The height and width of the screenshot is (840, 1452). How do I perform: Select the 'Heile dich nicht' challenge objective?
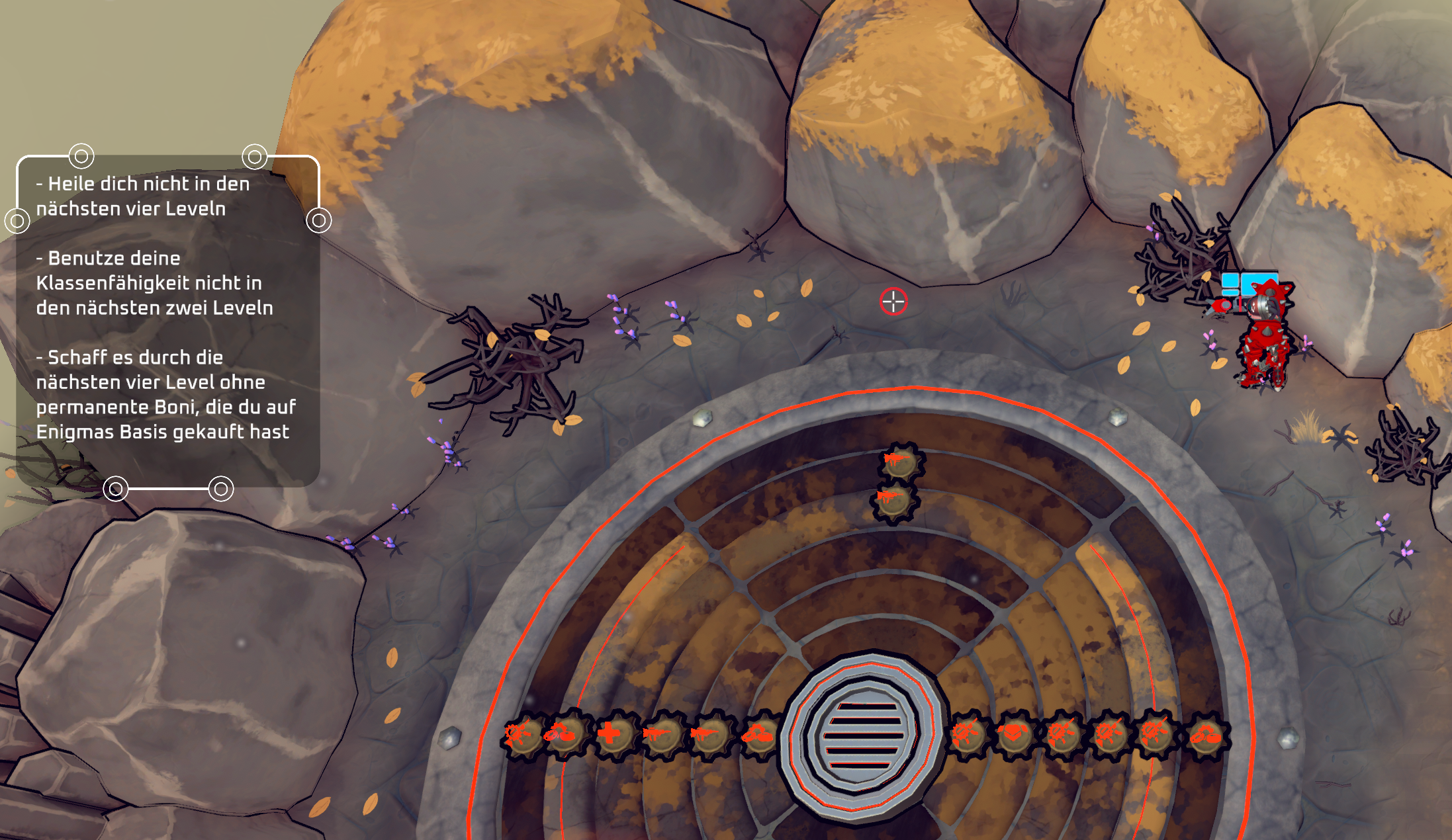coord(143,196)
